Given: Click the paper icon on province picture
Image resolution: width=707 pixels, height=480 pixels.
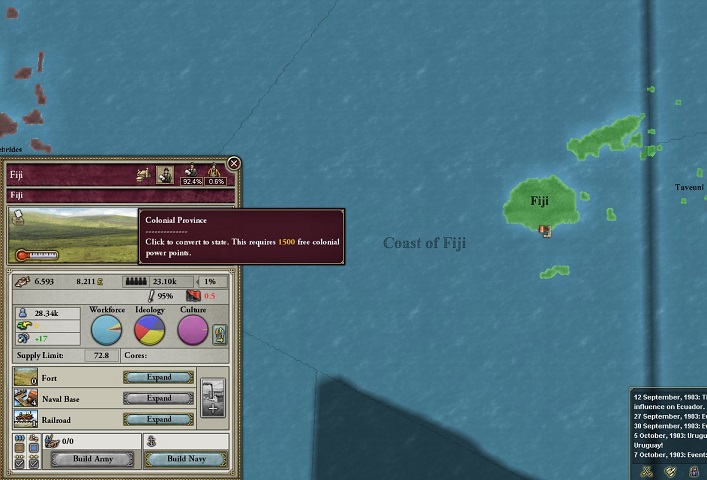Looking at the screenshot, I should tap(18, 217).
